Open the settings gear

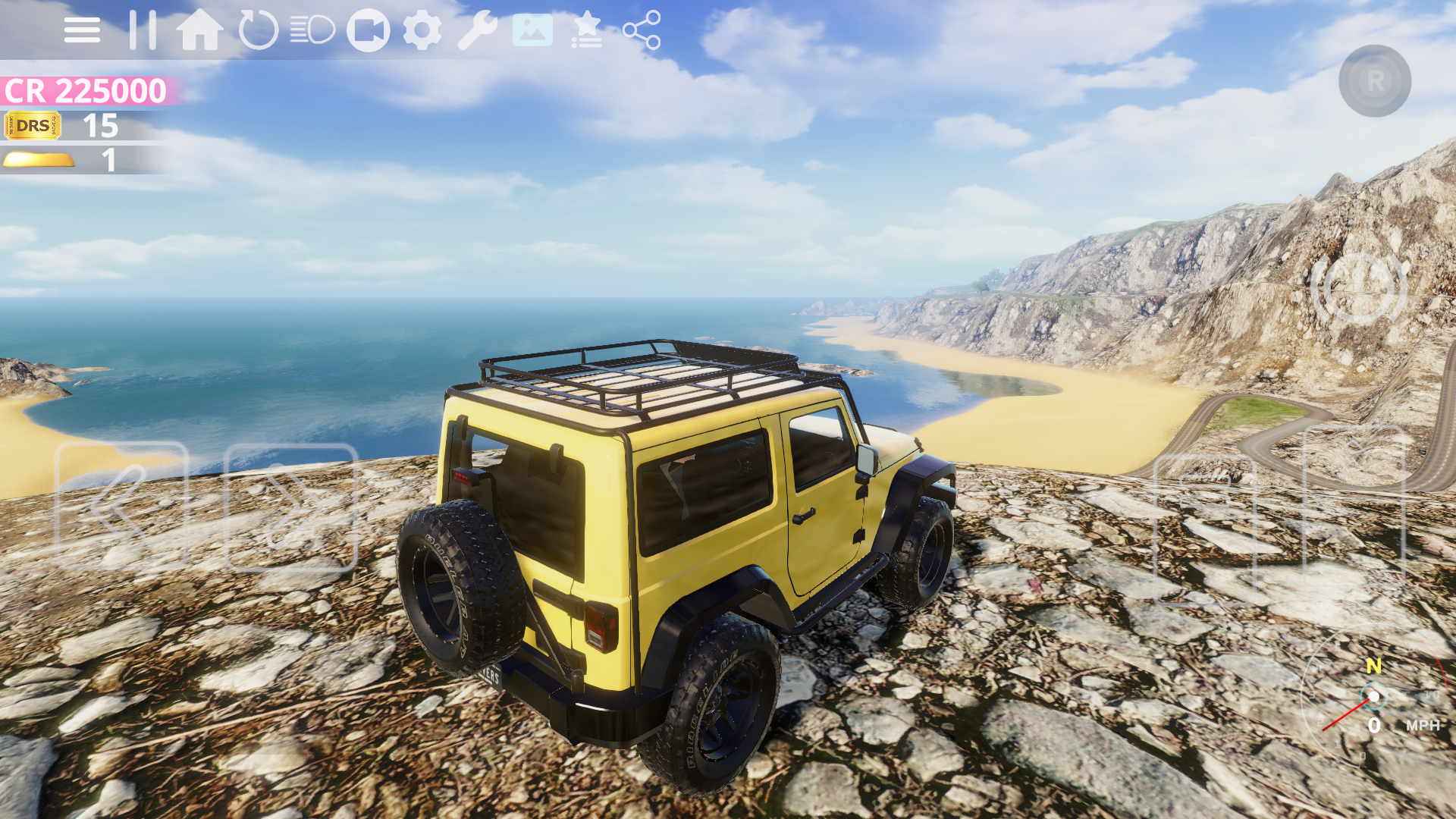click(422, 29)
